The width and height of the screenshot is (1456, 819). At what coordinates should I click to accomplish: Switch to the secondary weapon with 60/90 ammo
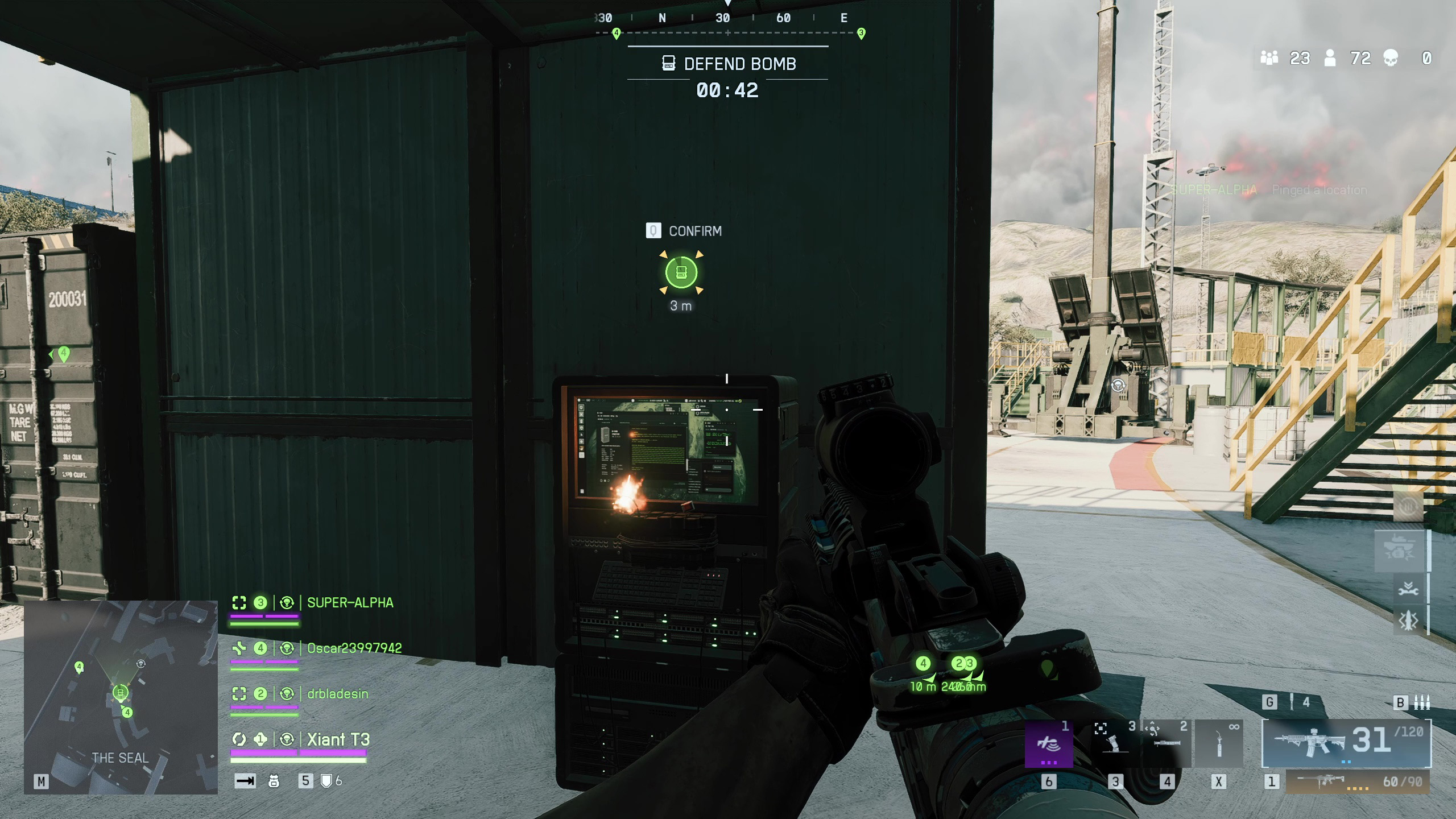point(1357,782)
